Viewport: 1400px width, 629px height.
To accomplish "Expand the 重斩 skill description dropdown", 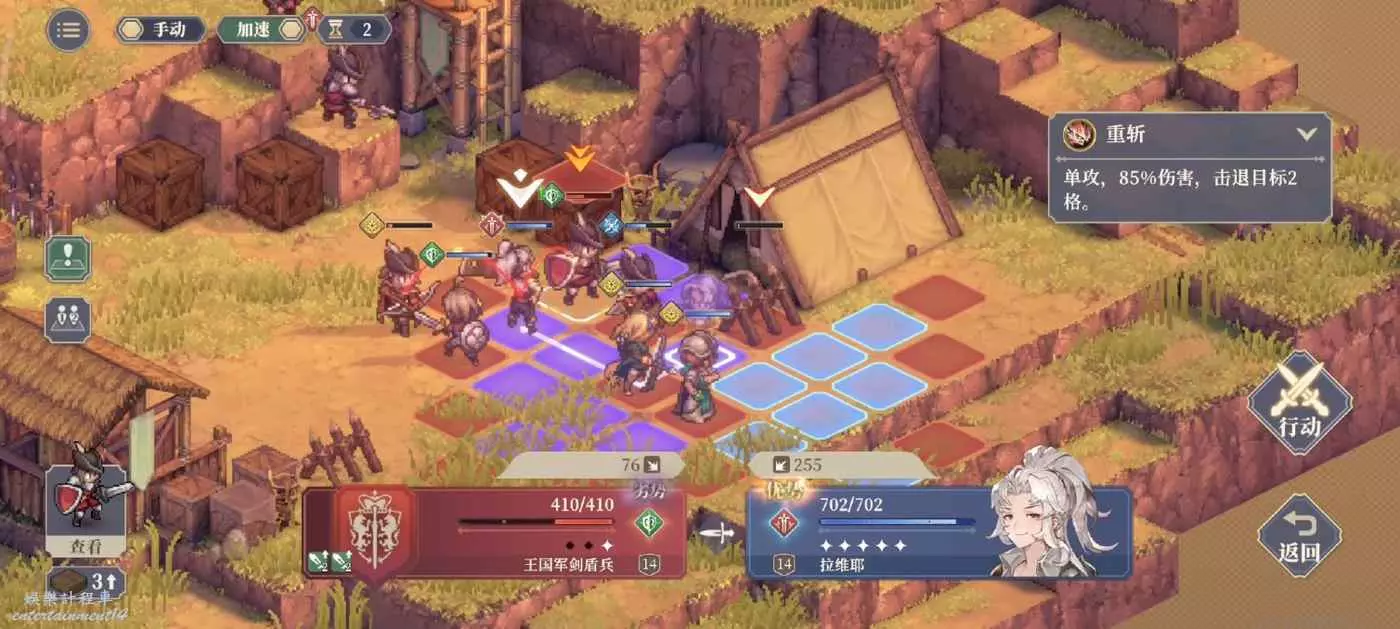I will click(x=1305, y=133).
